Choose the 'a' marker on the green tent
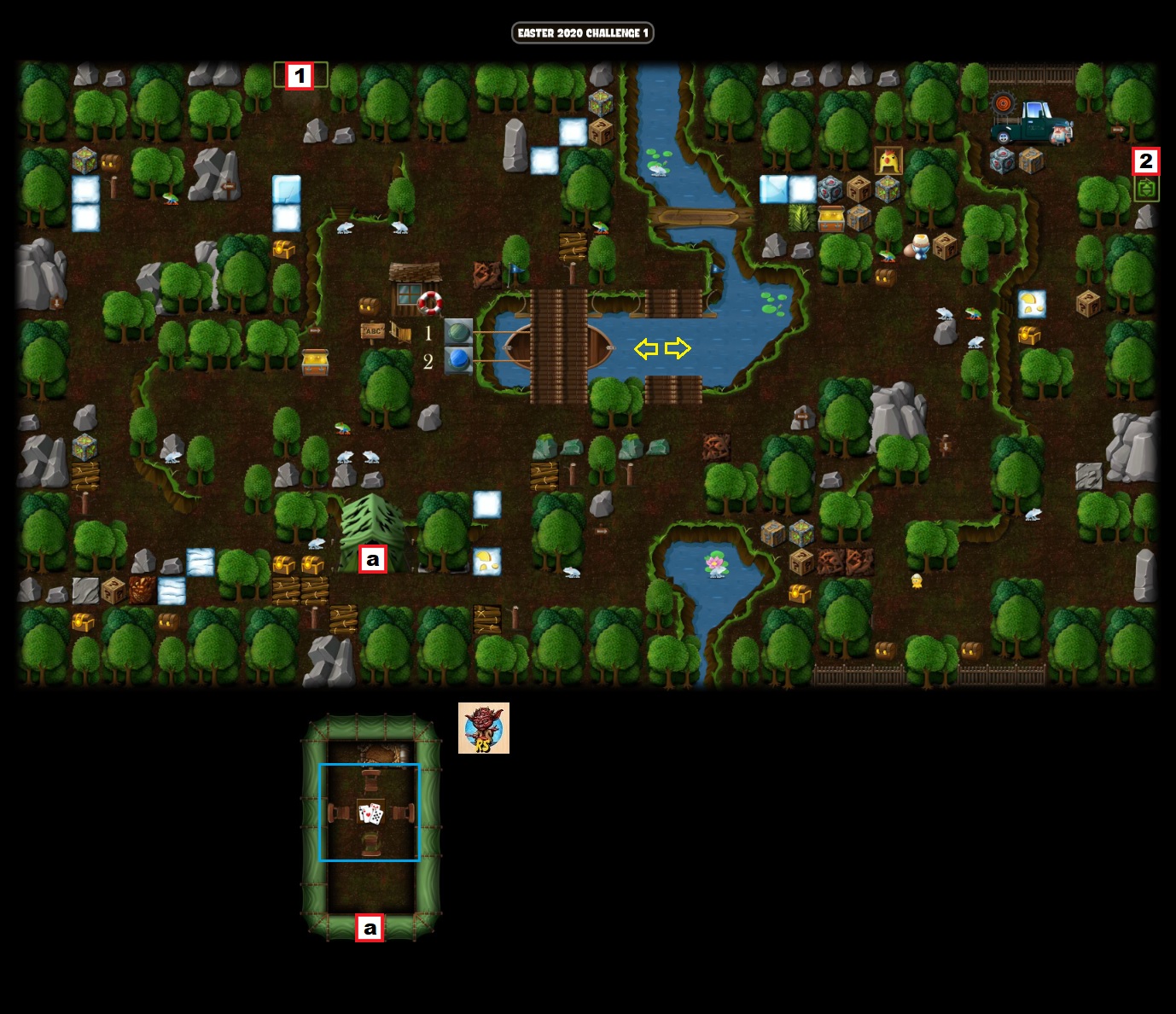 [x=372, y=560]
